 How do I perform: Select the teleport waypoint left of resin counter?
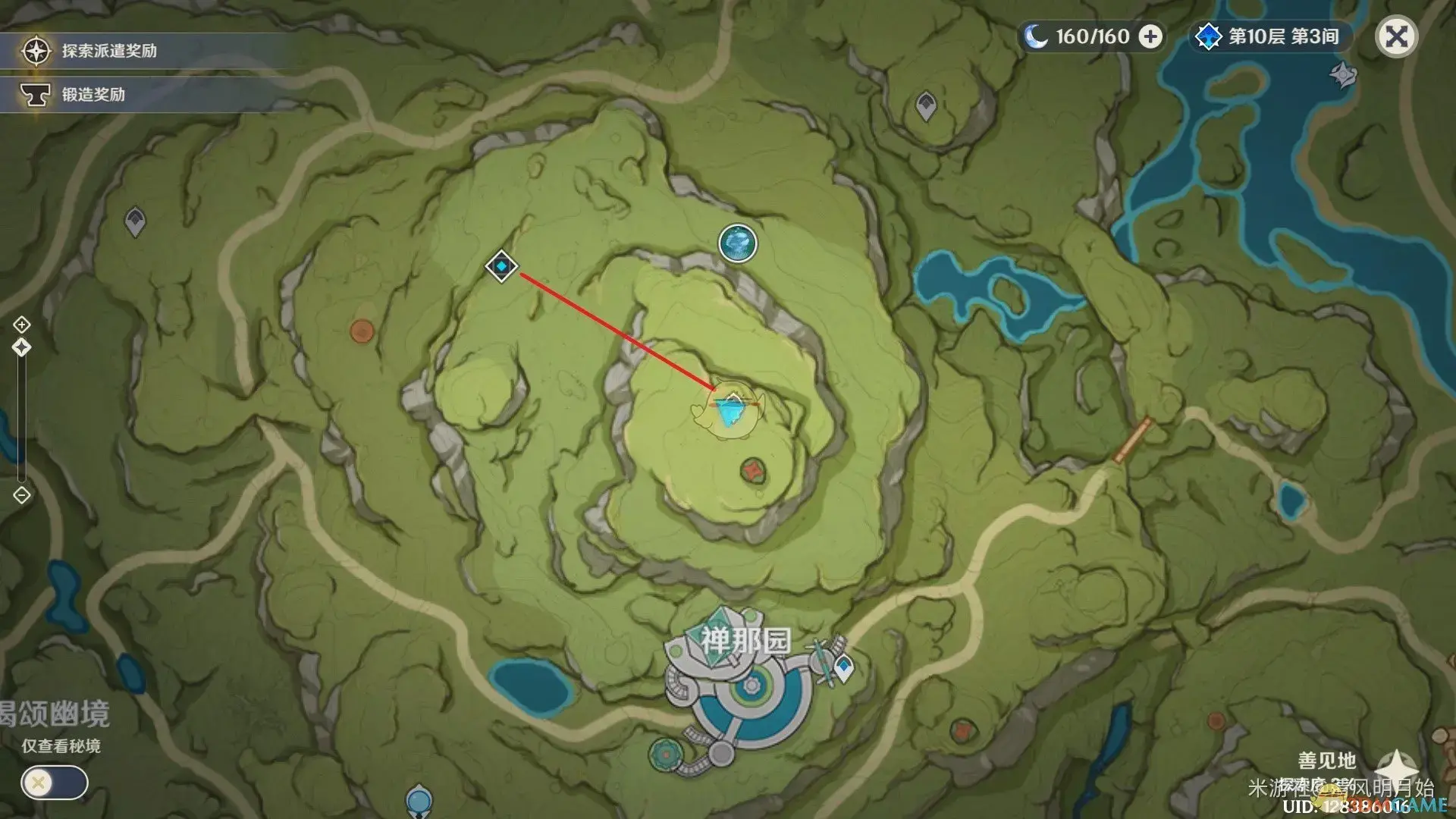[x=925, y=105]
